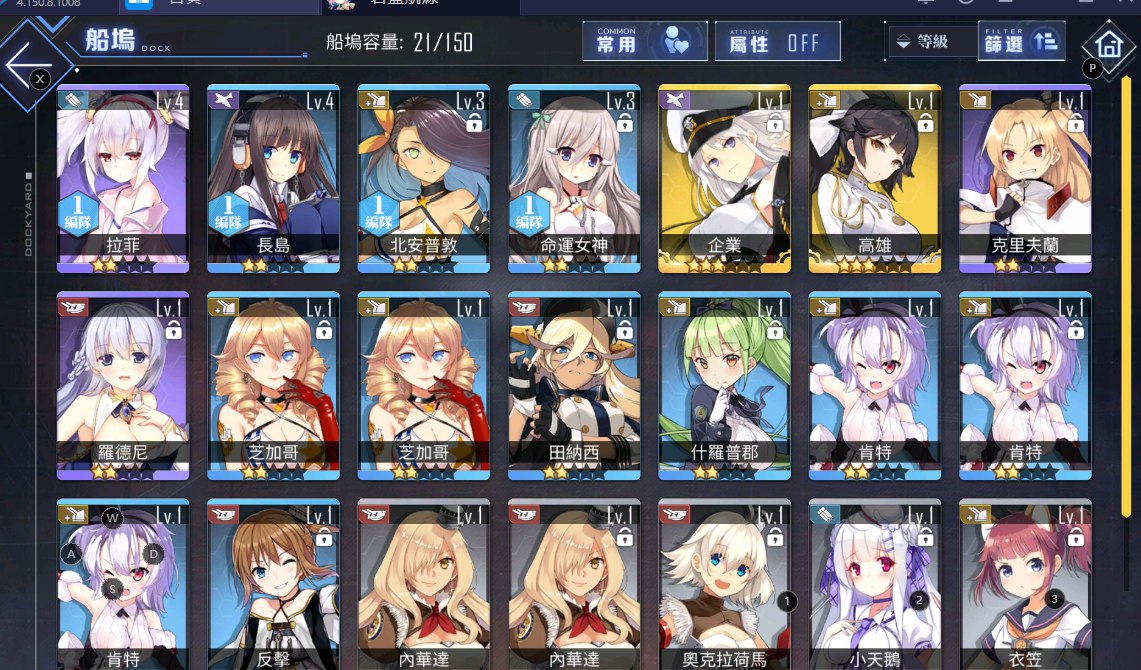
Task: Go back using the arrow button
Action: (x=28, y=62)
